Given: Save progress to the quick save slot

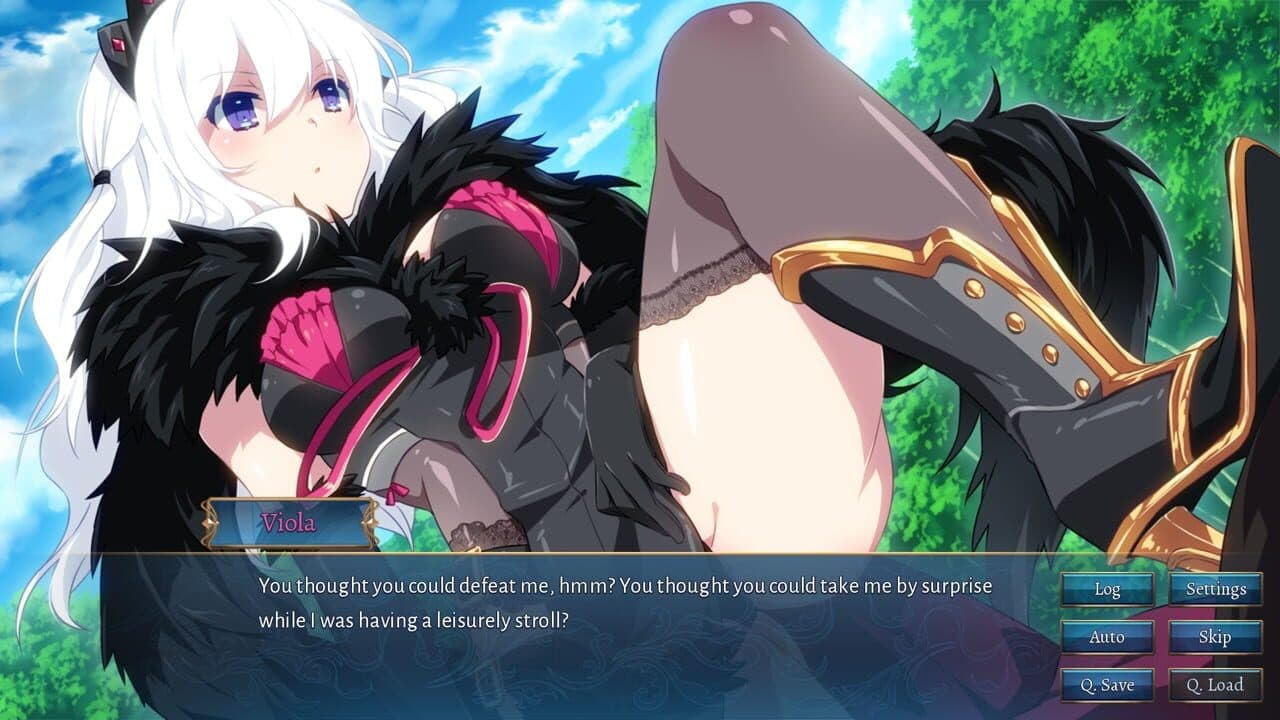Looking at the screenshot, I should pyautogui.click(x=1108, y=685).
